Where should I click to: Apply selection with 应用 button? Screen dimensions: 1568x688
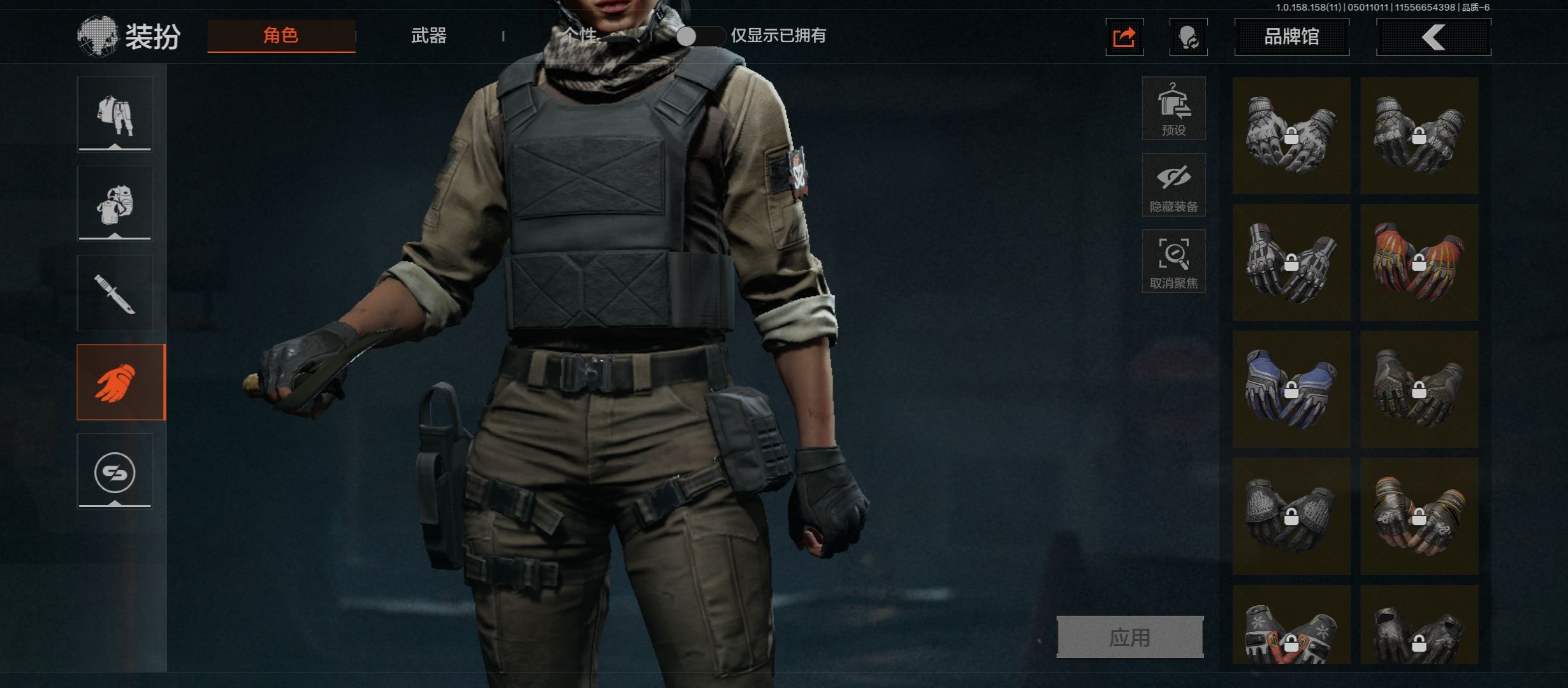[1129, 637]
